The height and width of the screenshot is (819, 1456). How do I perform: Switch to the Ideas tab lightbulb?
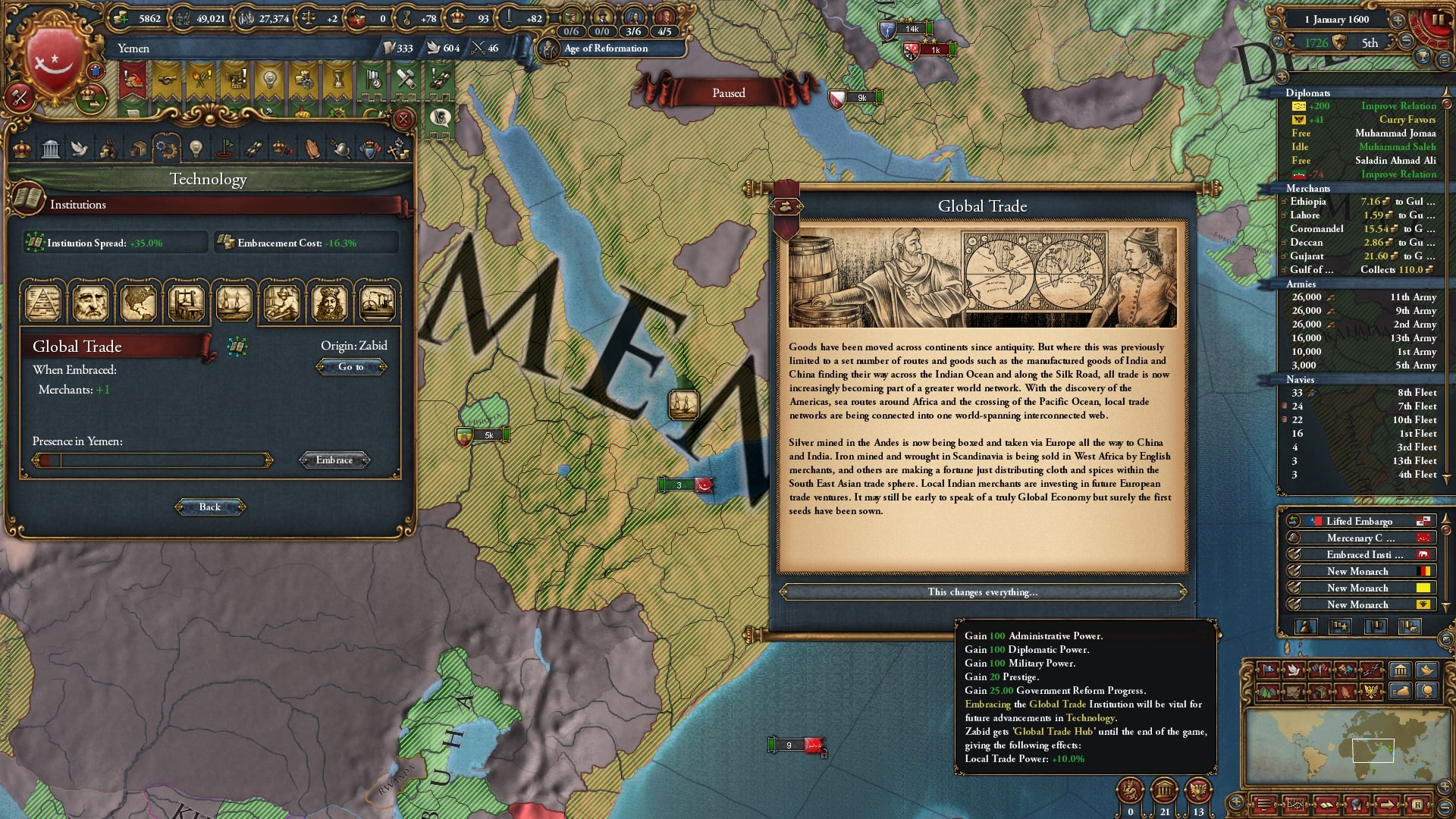coord(196,149)
